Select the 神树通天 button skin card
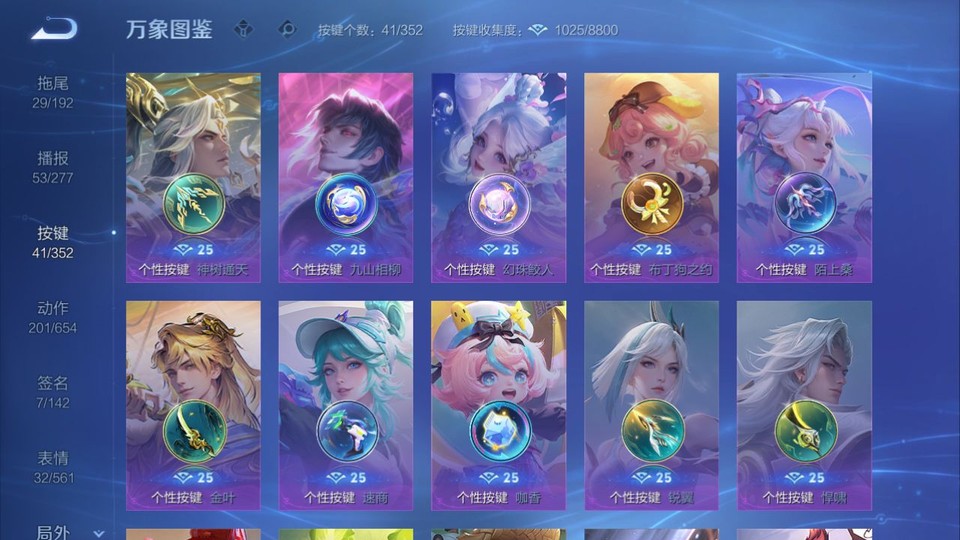Screen dimensions: 960x540 193,177
